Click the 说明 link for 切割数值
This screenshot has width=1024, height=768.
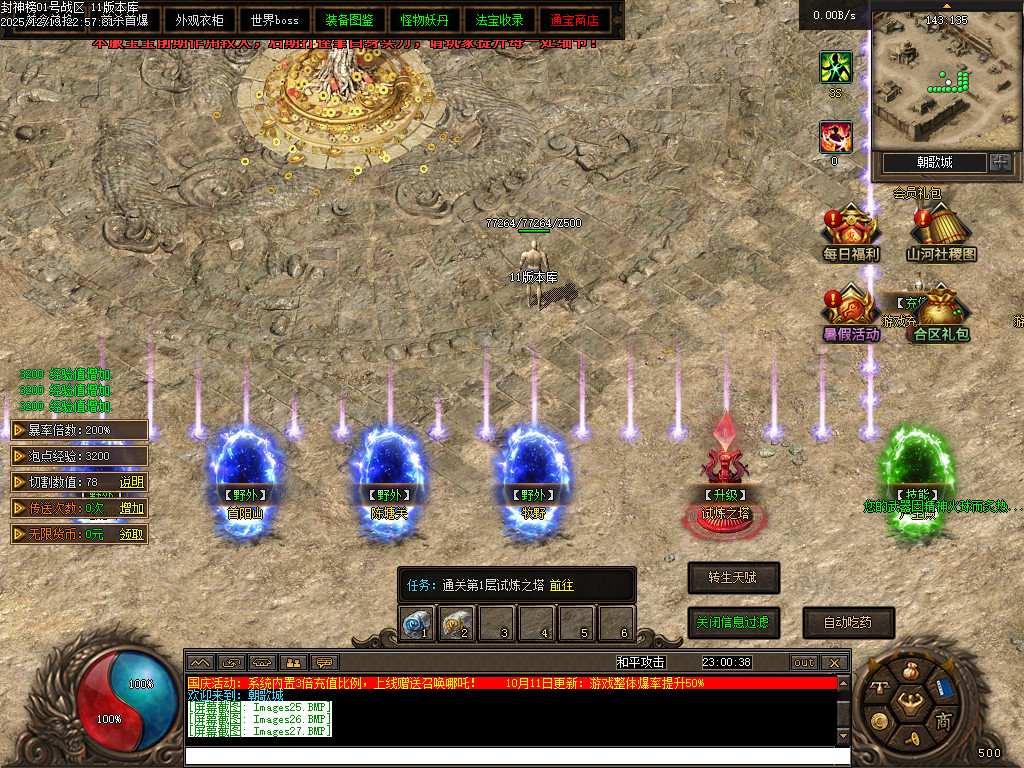pyautogui.click(x=132, y=482)
